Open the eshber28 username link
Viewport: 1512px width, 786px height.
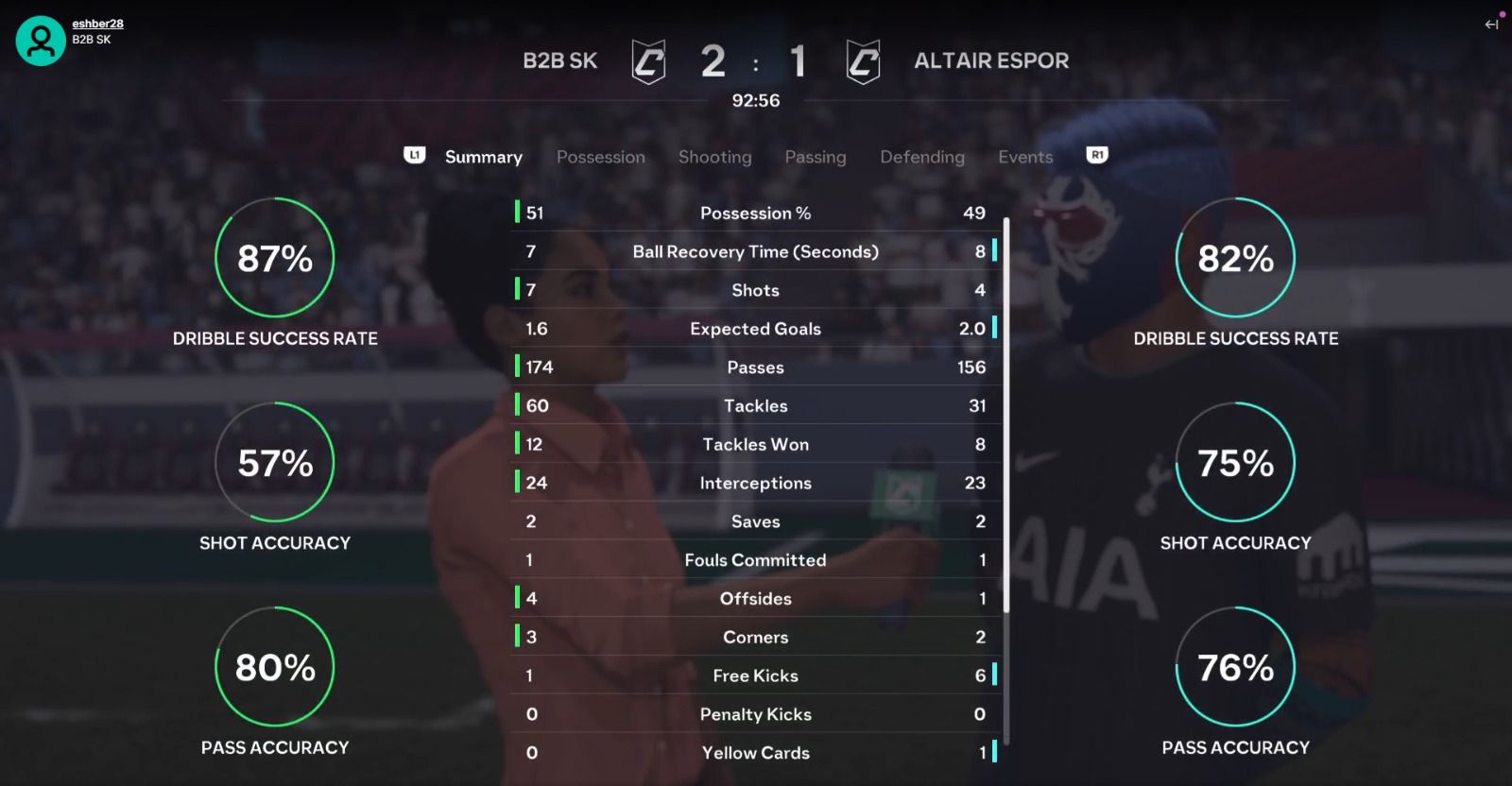[x=97, y=24]
